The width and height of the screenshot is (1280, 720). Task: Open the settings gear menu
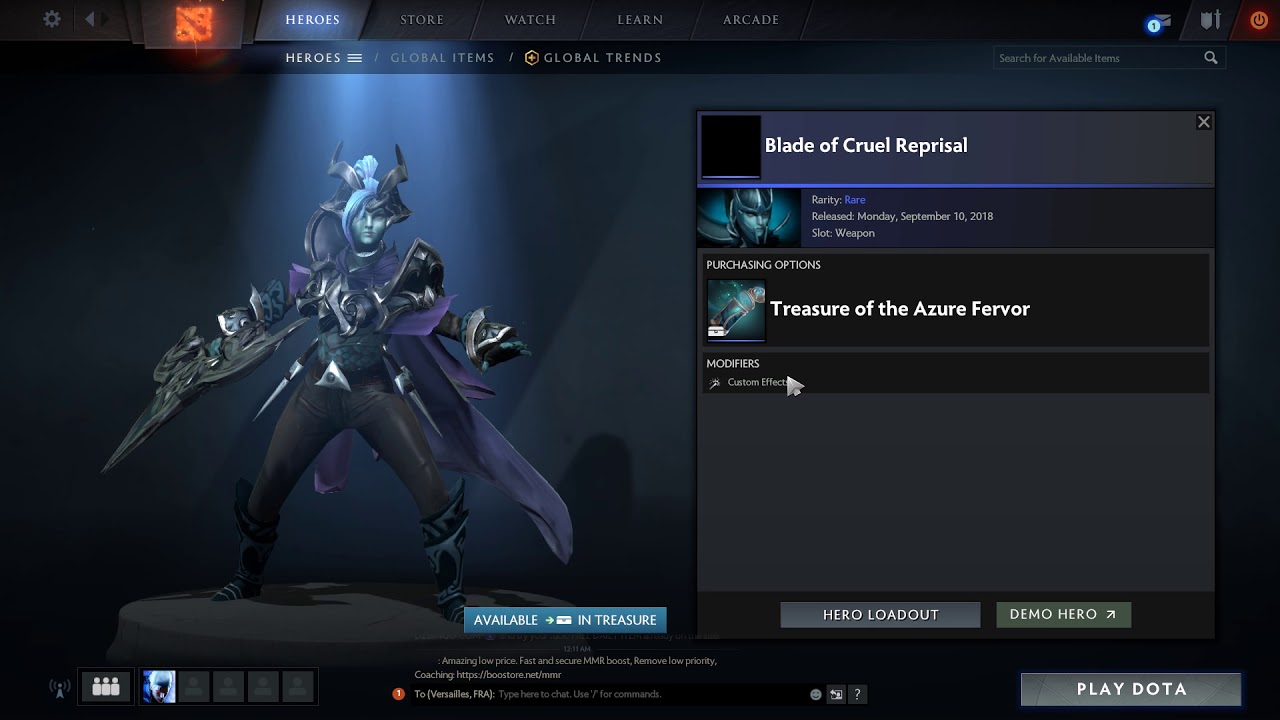(x=52, y=19)
